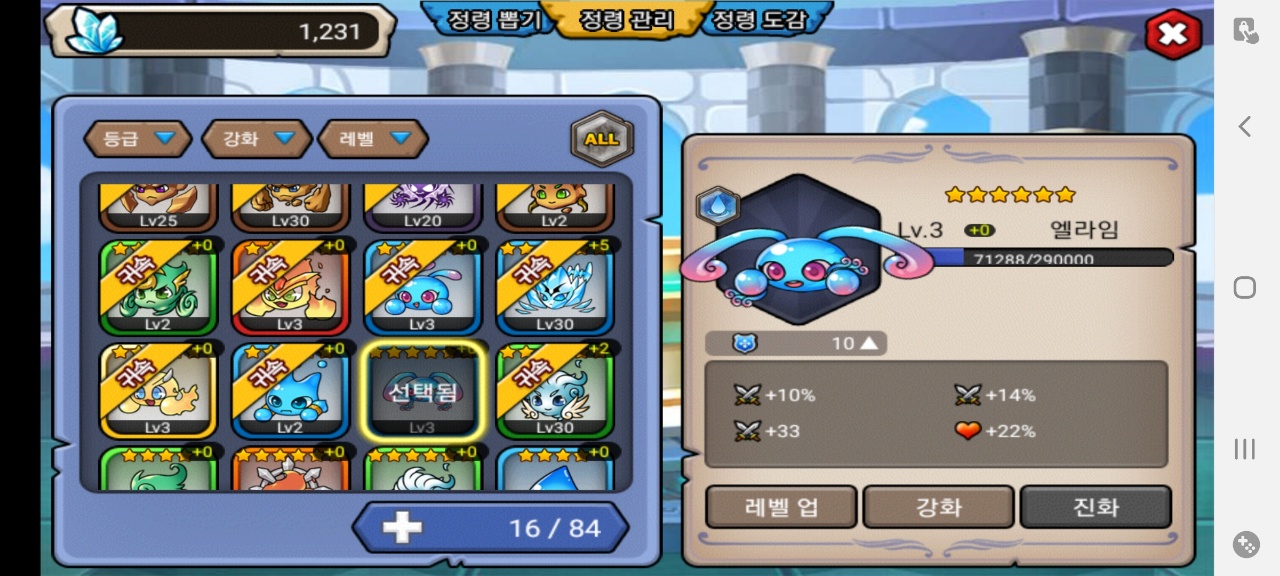Open the 등급 filter dropdown

click(137, 139)
